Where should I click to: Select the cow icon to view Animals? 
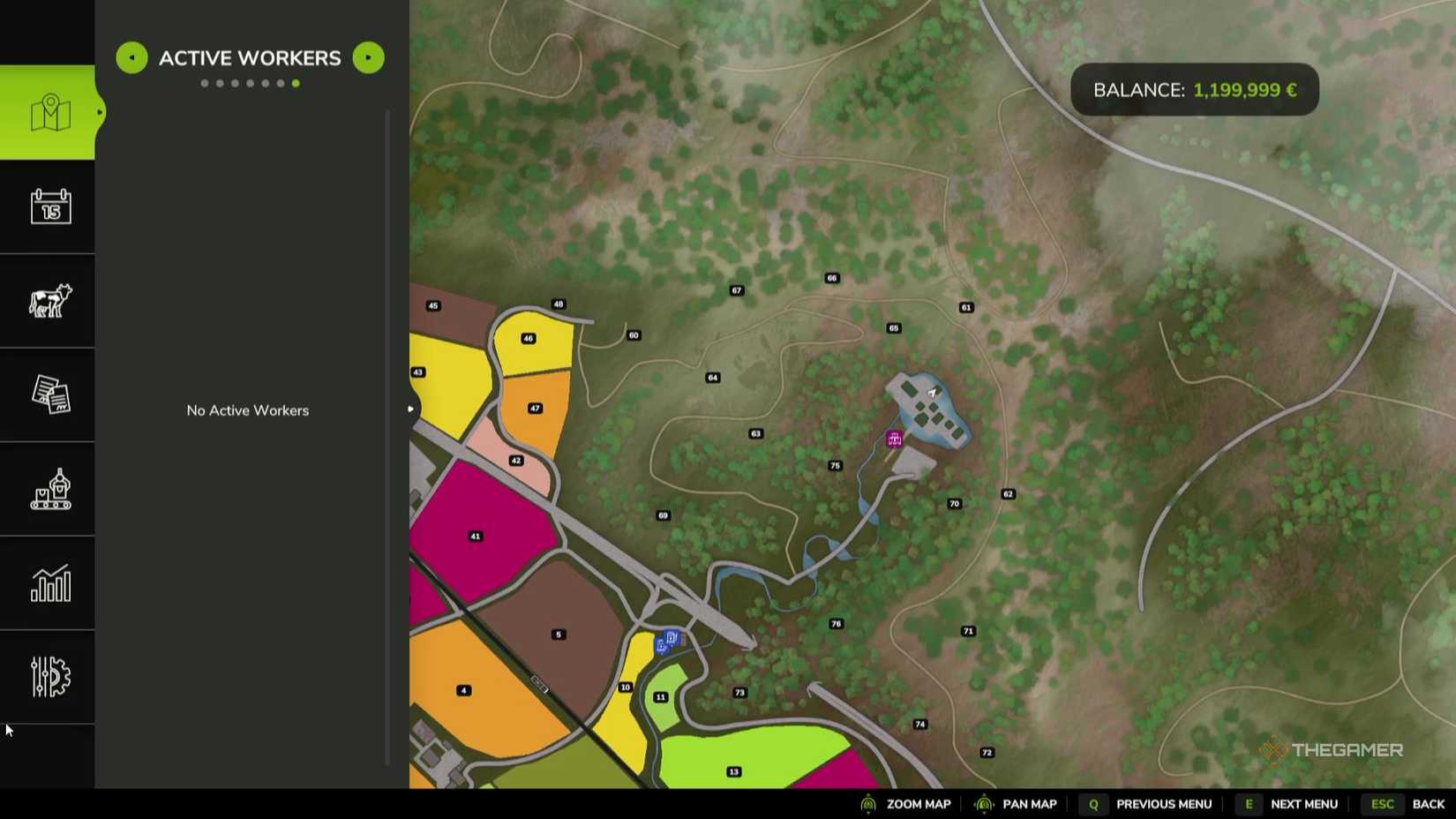coord(49,302)
